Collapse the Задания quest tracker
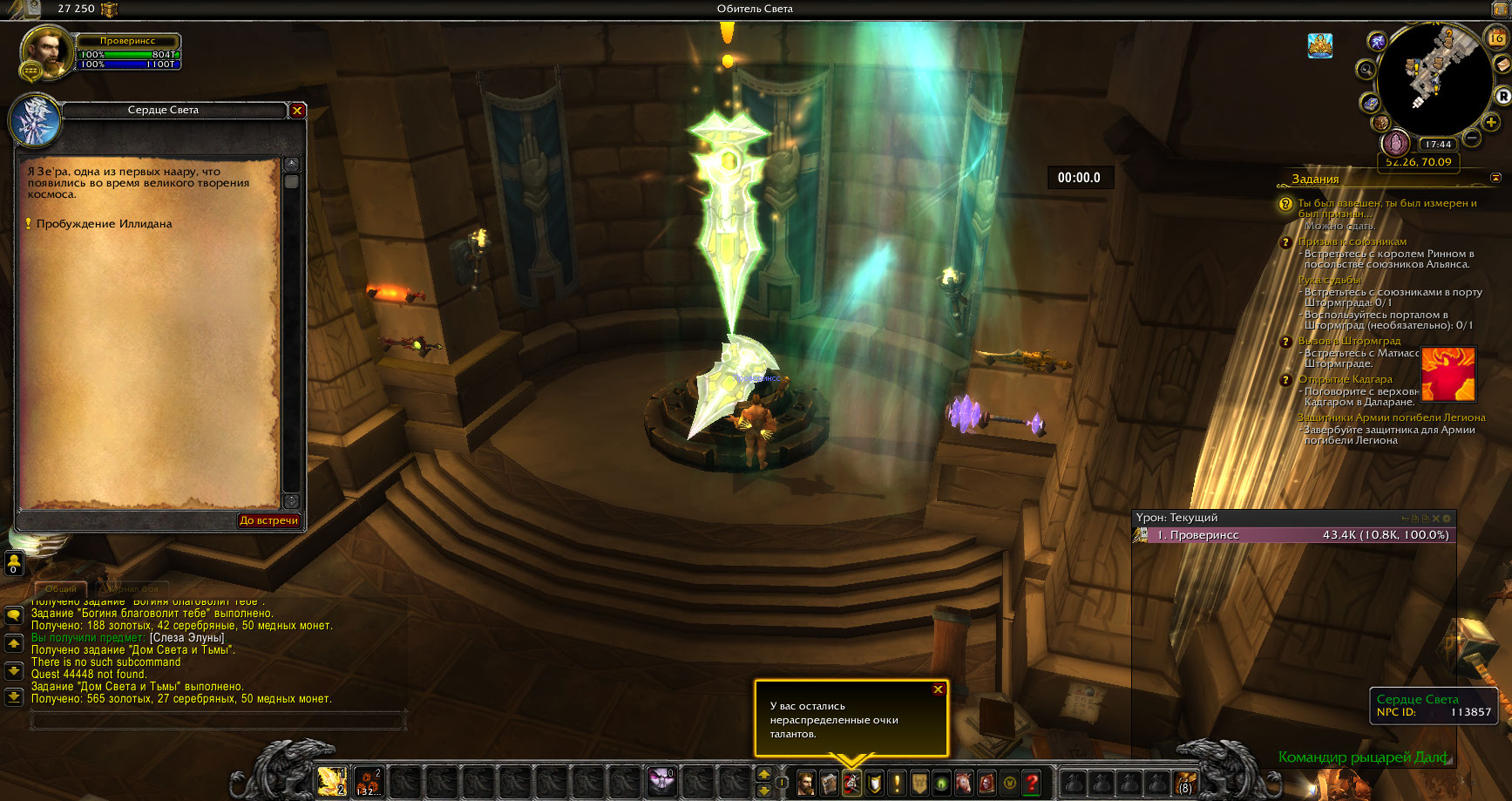The height and width of the screenshot is (801, 1512). tap(1495, 178)
